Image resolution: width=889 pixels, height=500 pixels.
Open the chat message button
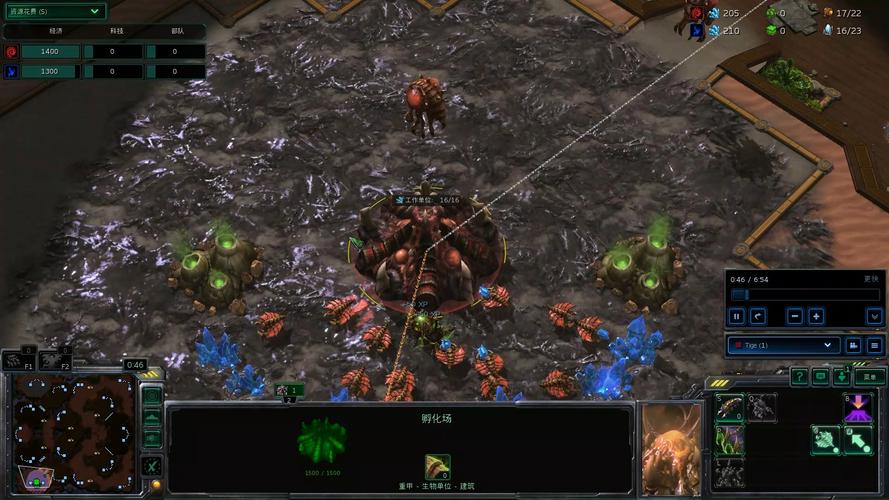tap(821, 377)
